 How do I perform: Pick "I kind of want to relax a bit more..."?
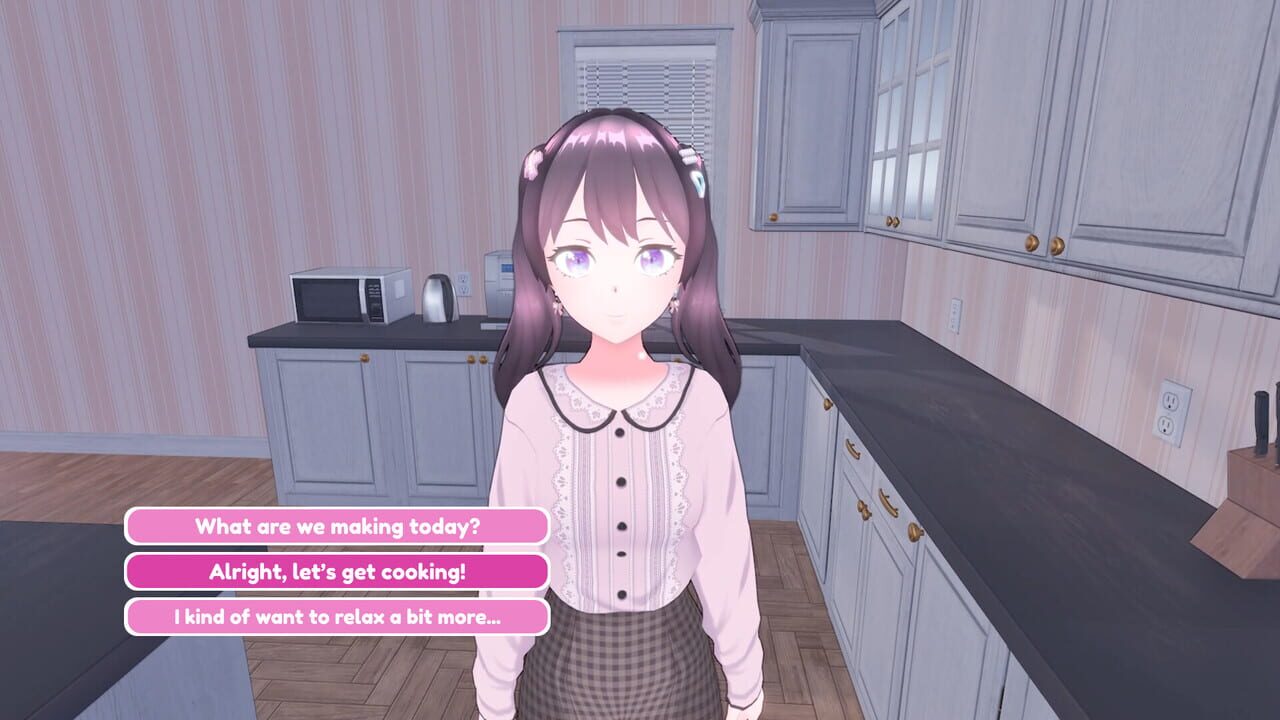click(x=336, y=616)
